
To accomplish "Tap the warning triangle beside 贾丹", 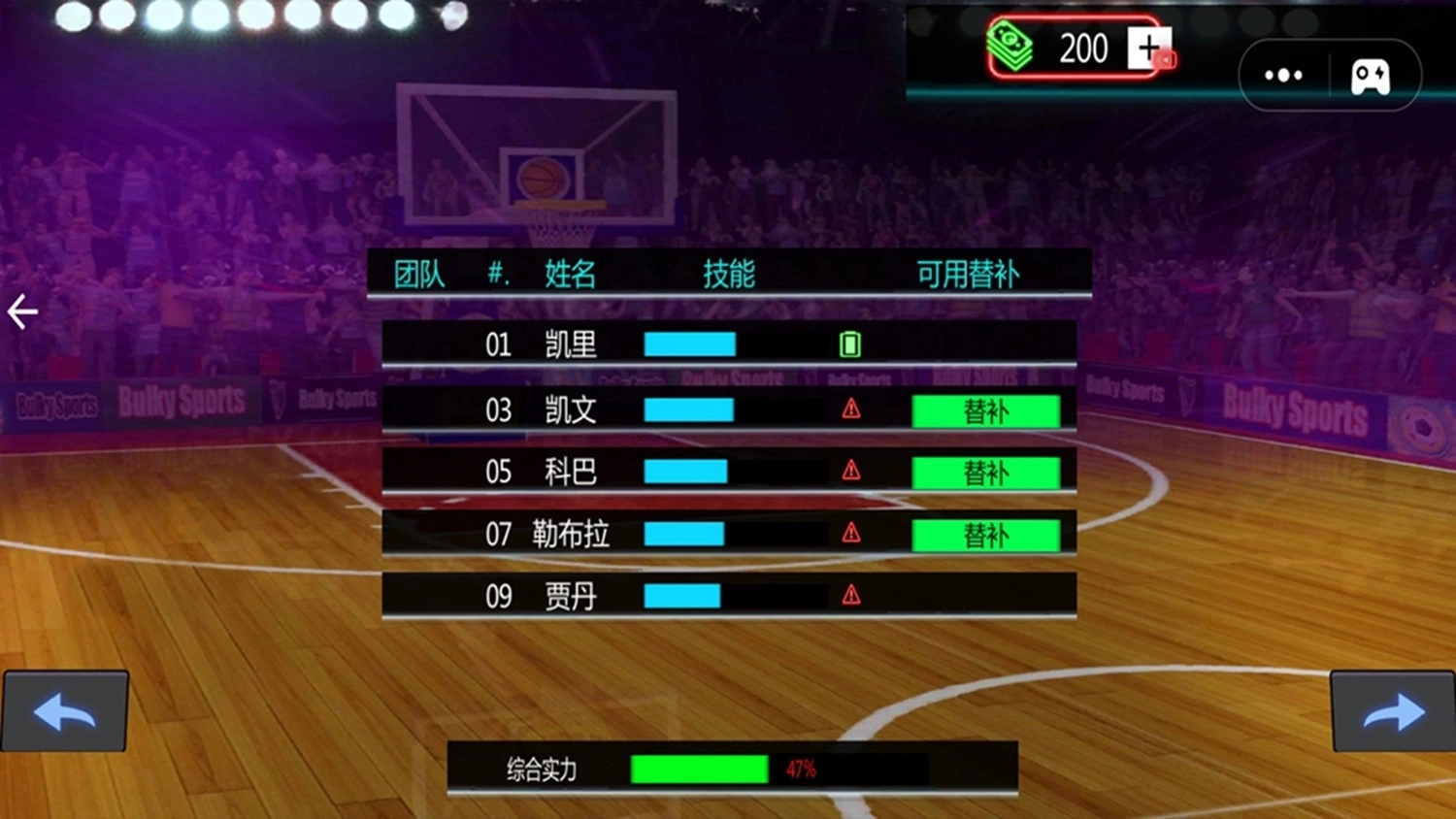I will 851,595.
